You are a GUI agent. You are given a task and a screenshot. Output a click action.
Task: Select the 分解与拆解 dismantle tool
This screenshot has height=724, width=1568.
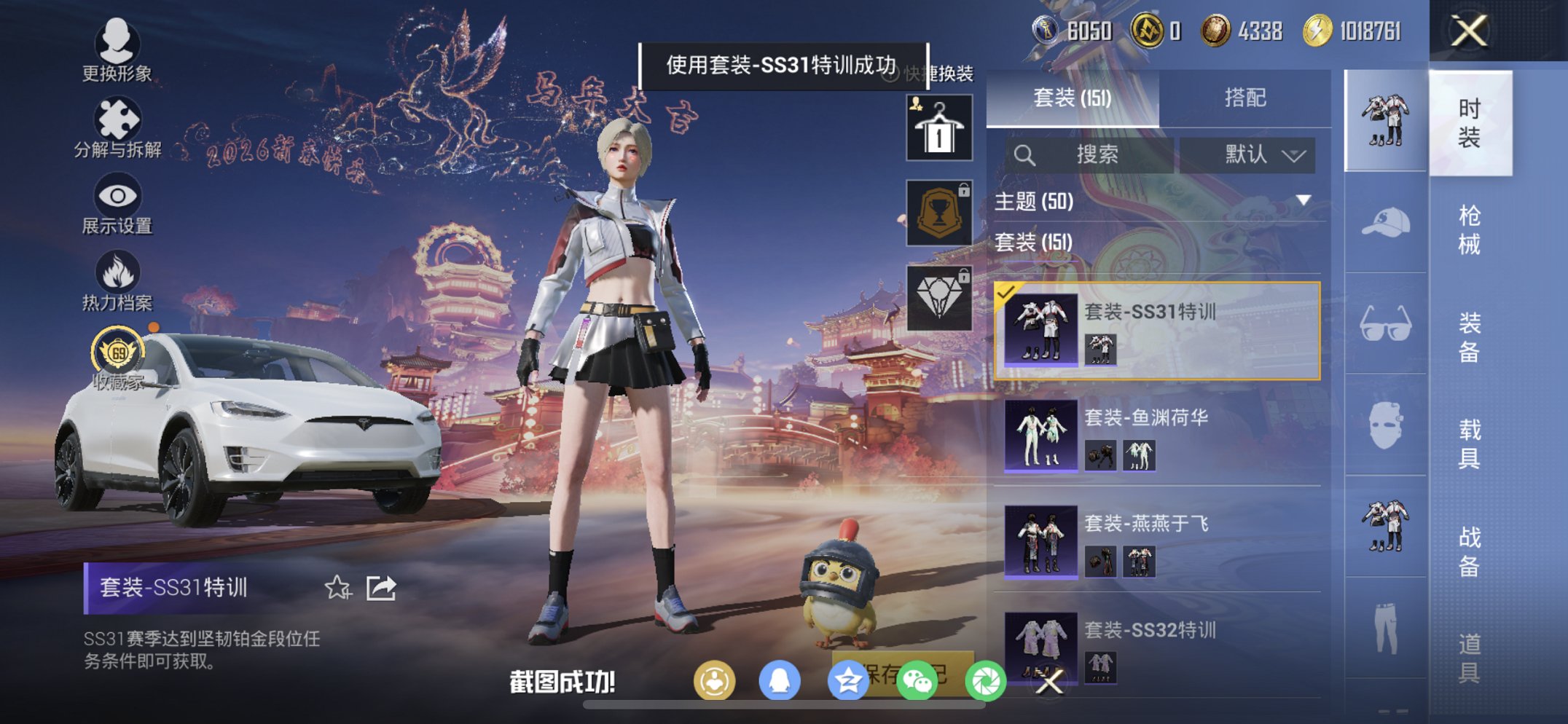click(x=117, y=120)
